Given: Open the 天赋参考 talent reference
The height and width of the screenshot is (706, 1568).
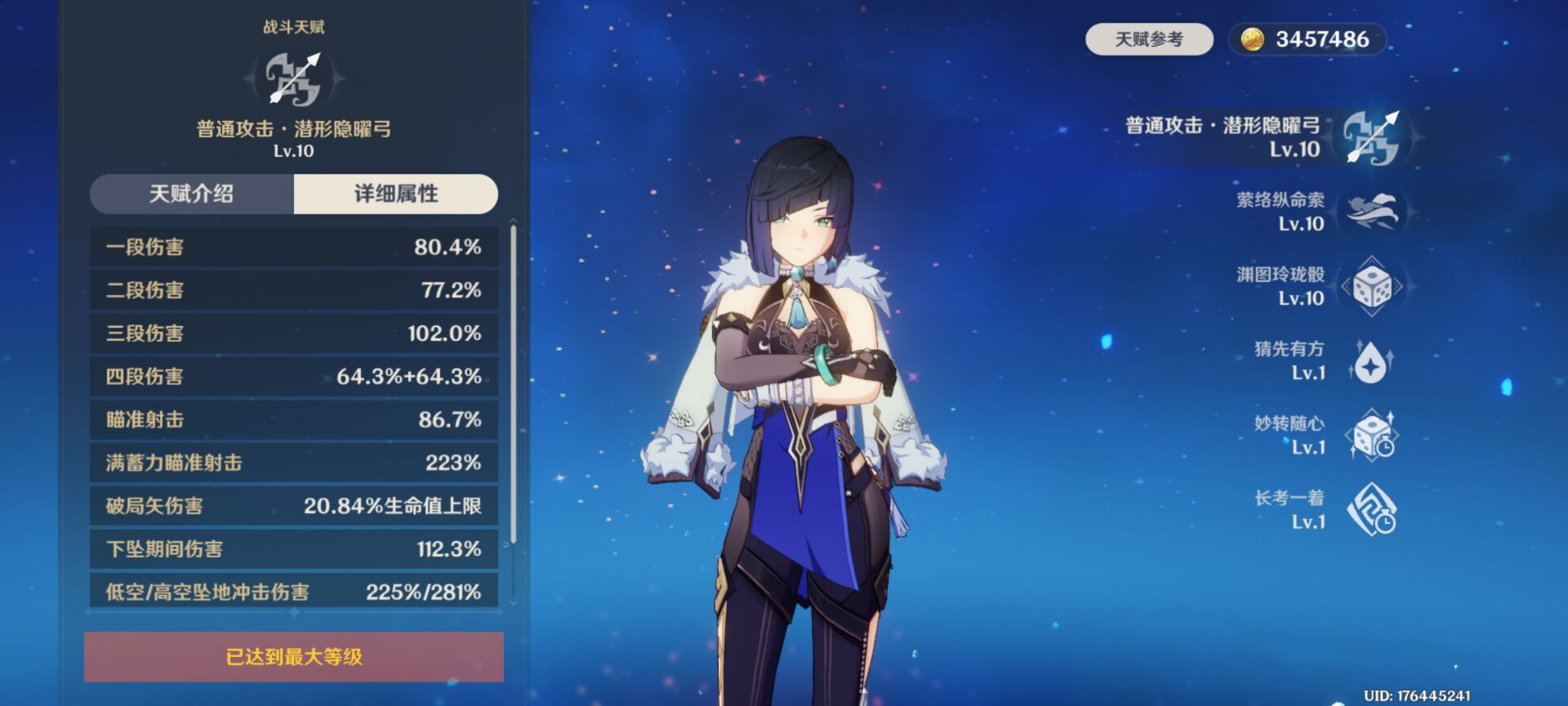Looking at the screenshot, I should point(1149,39).
